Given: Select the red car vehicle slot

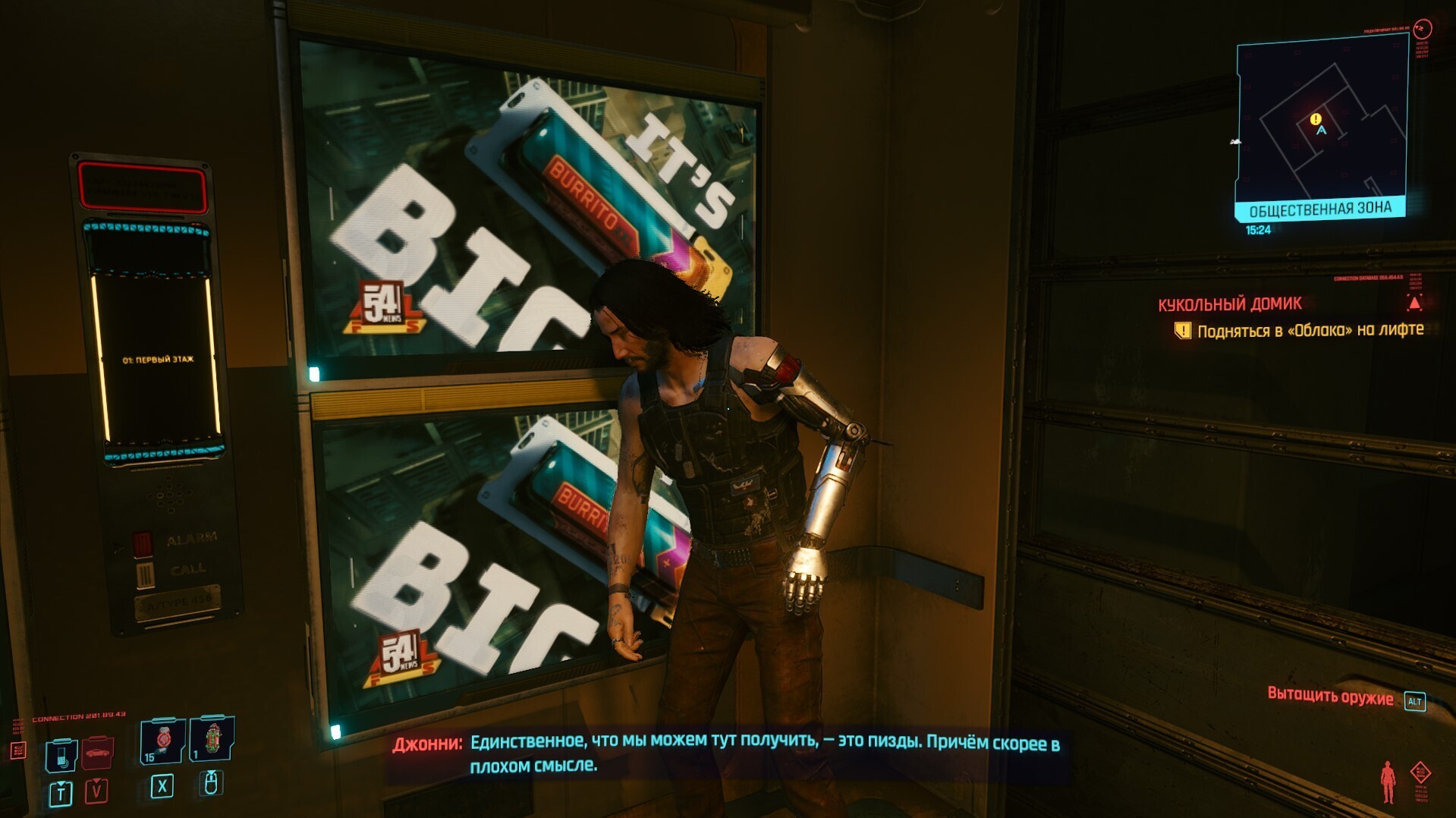Looking at the screenshot, I should [97, 752].
